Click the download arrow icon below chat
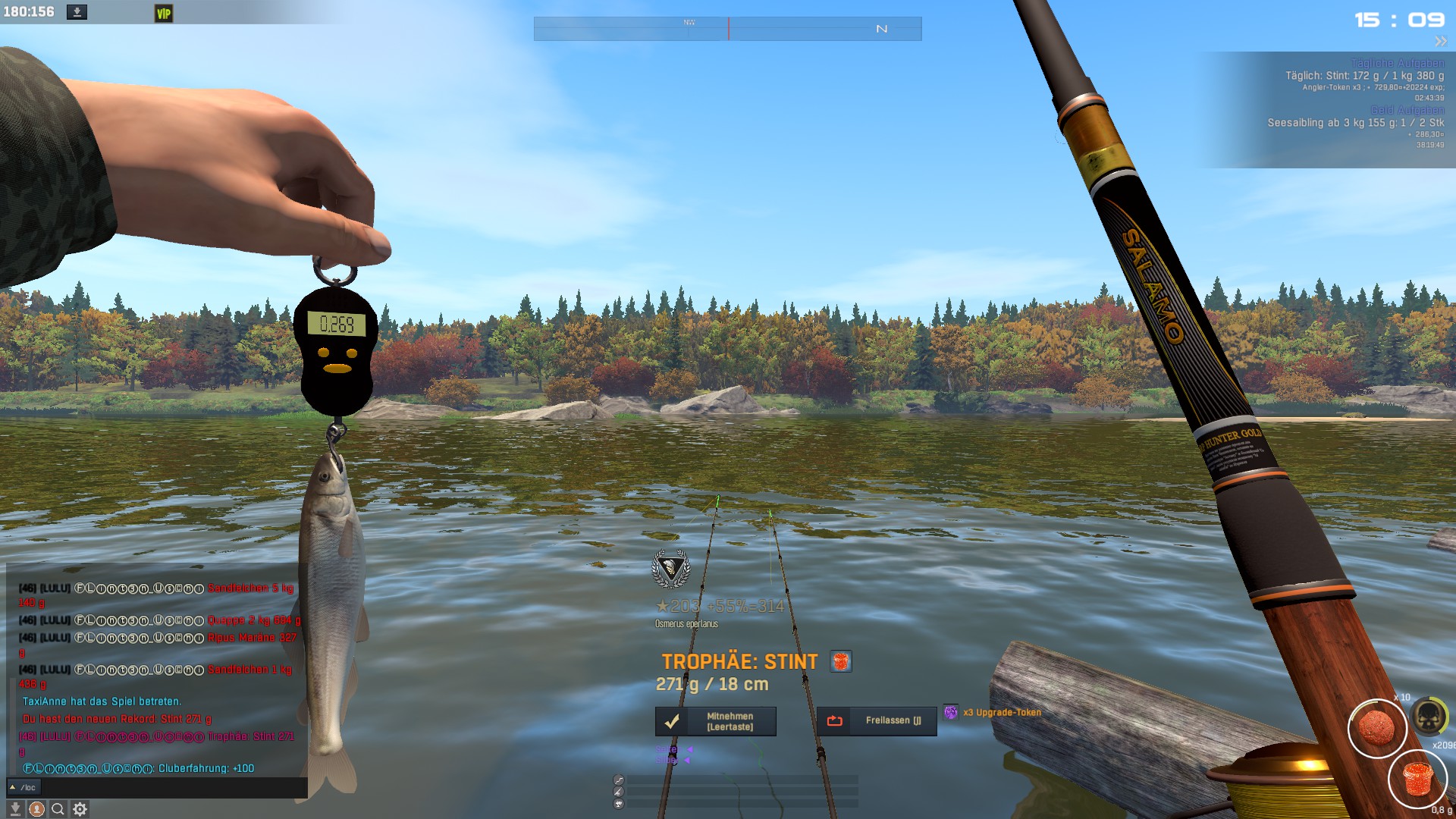Image resolution: width=1456 pixels, height=819 pixels. [x=14, y=809]
